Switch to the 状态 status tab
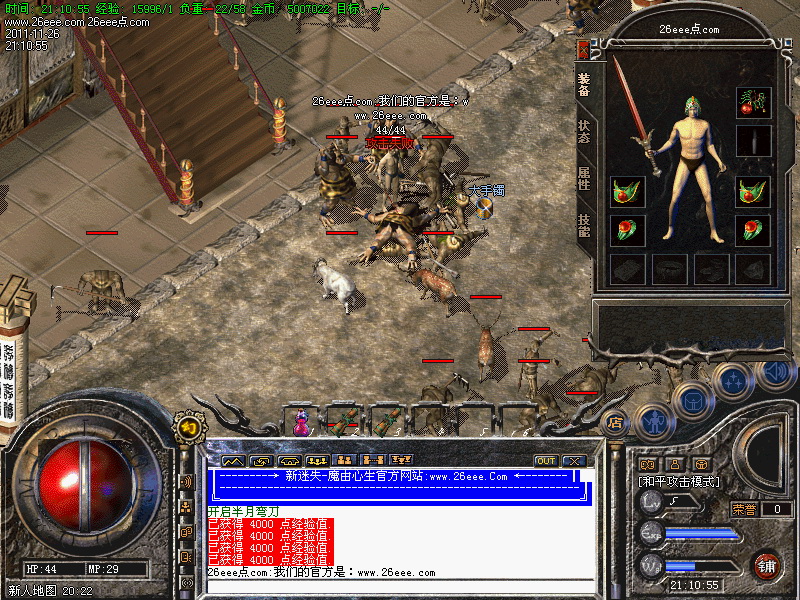This screenshot has height=600, width=800. point(583,132)
